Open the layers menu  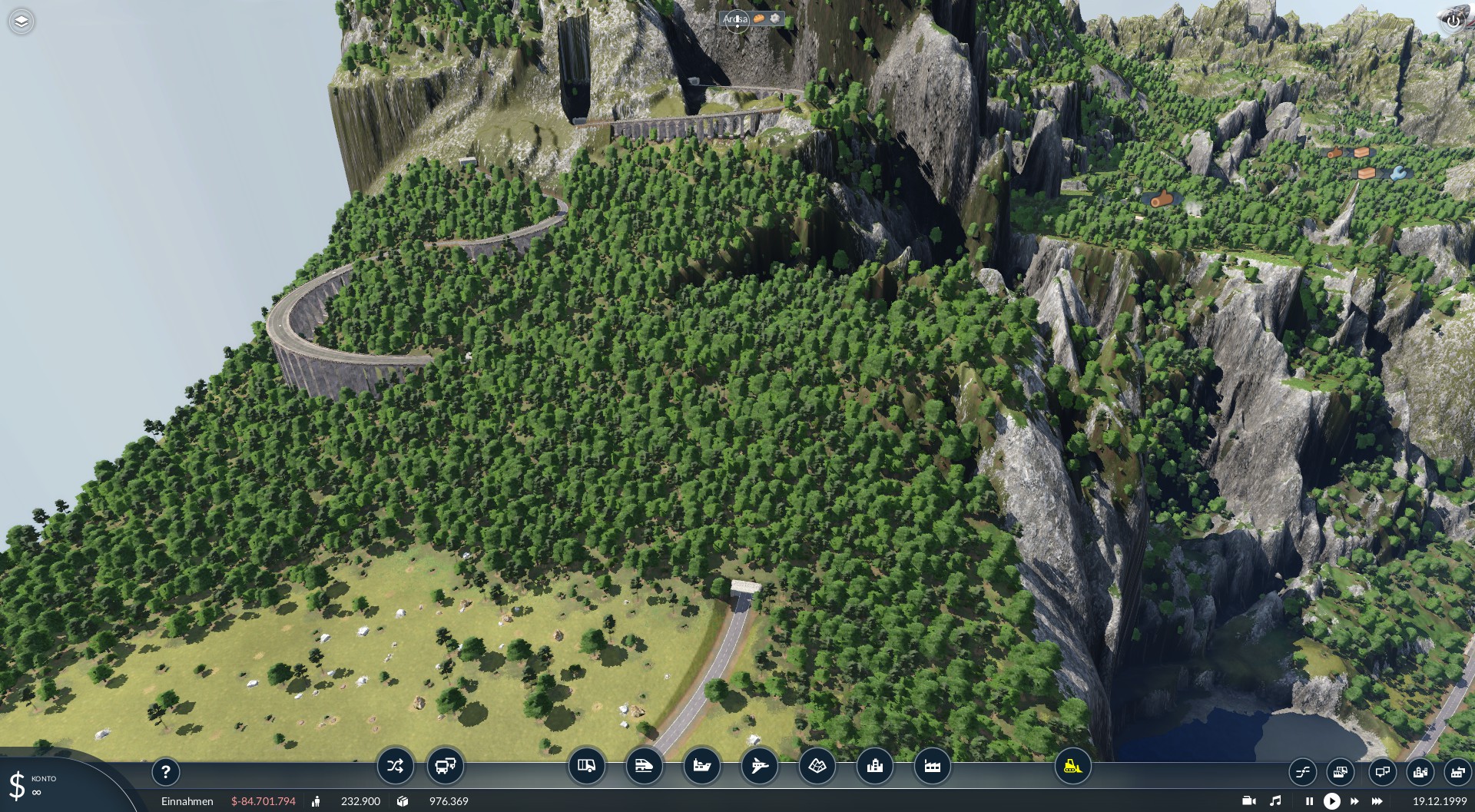pos(22,22)
